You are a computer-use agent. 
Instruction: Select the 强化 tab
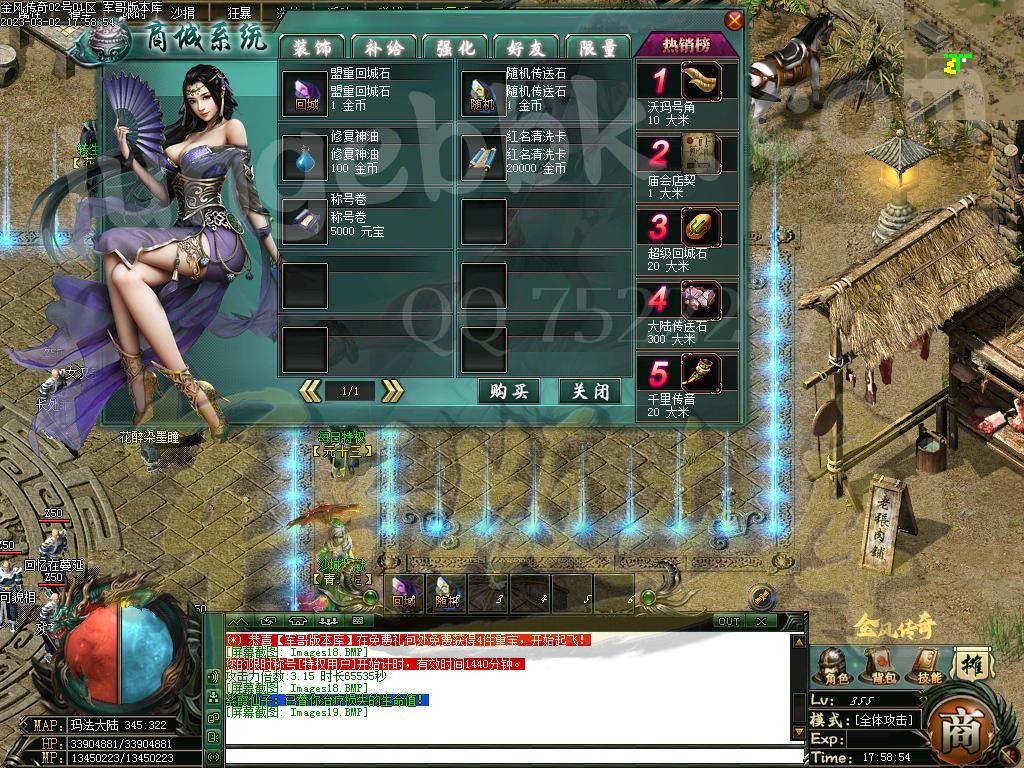coord(455,47)
